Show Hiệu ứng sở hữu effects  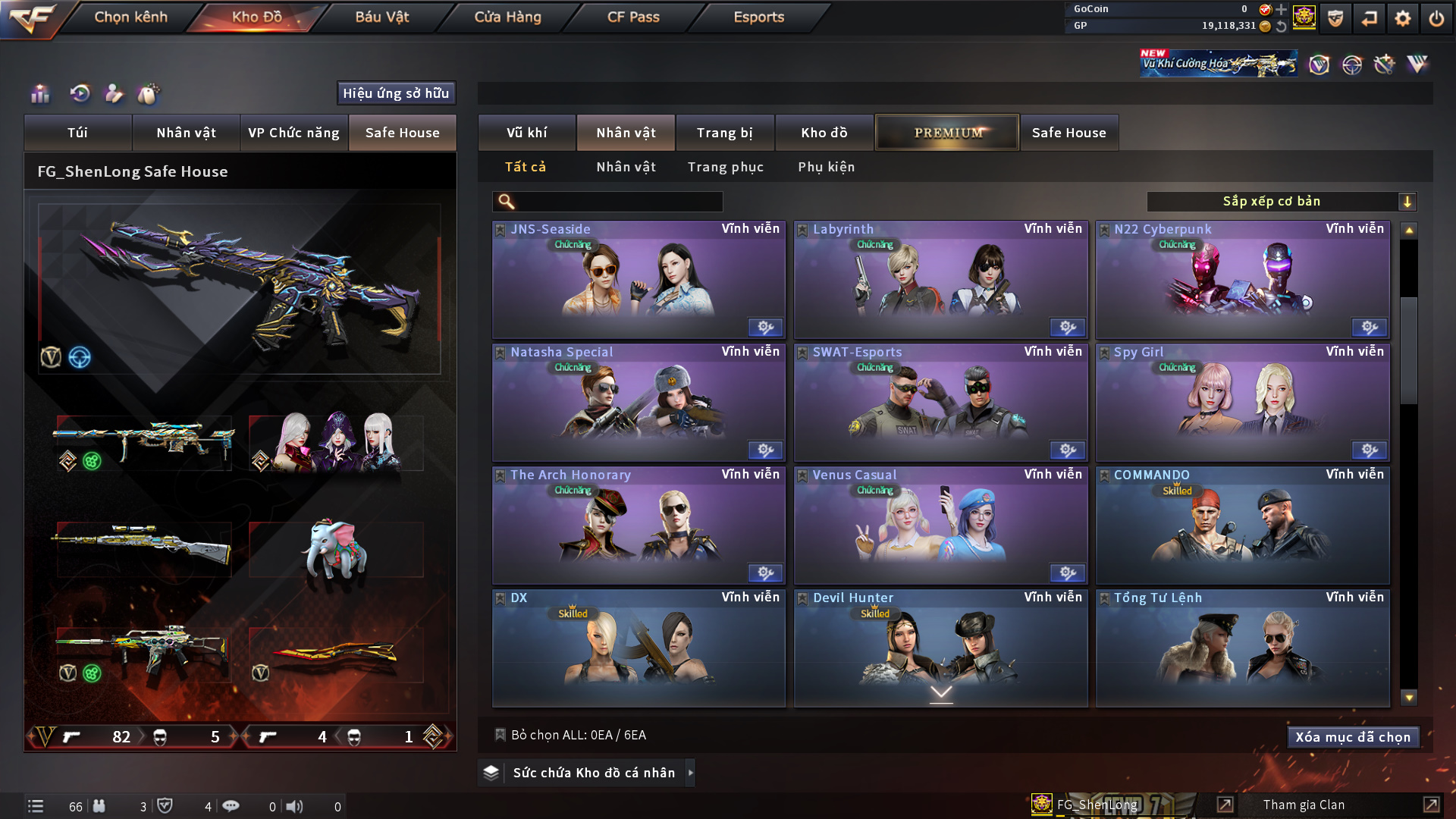(x=396, y=93)
